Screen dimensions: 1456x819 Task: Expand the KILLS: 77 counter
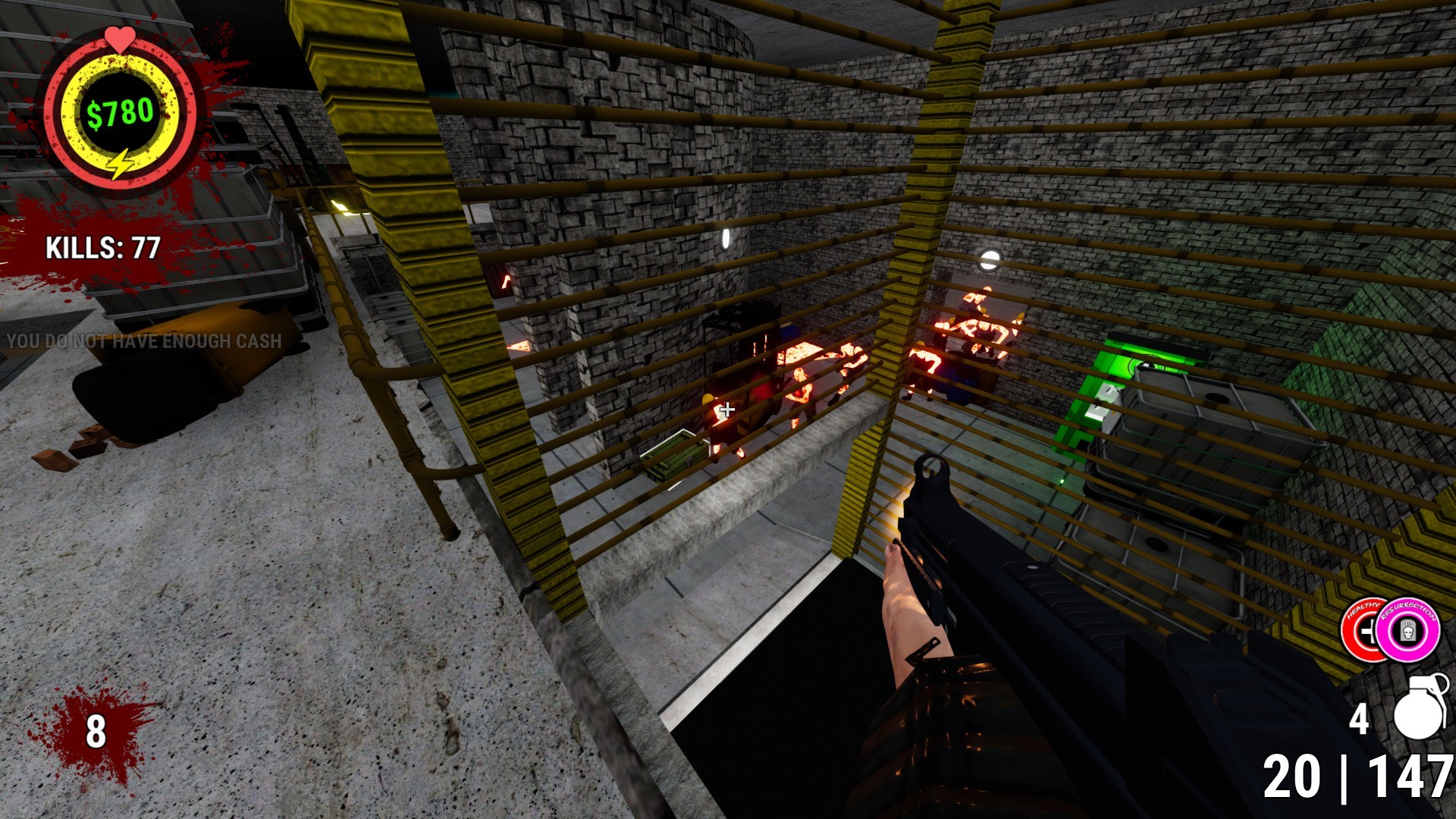point(102,247)
